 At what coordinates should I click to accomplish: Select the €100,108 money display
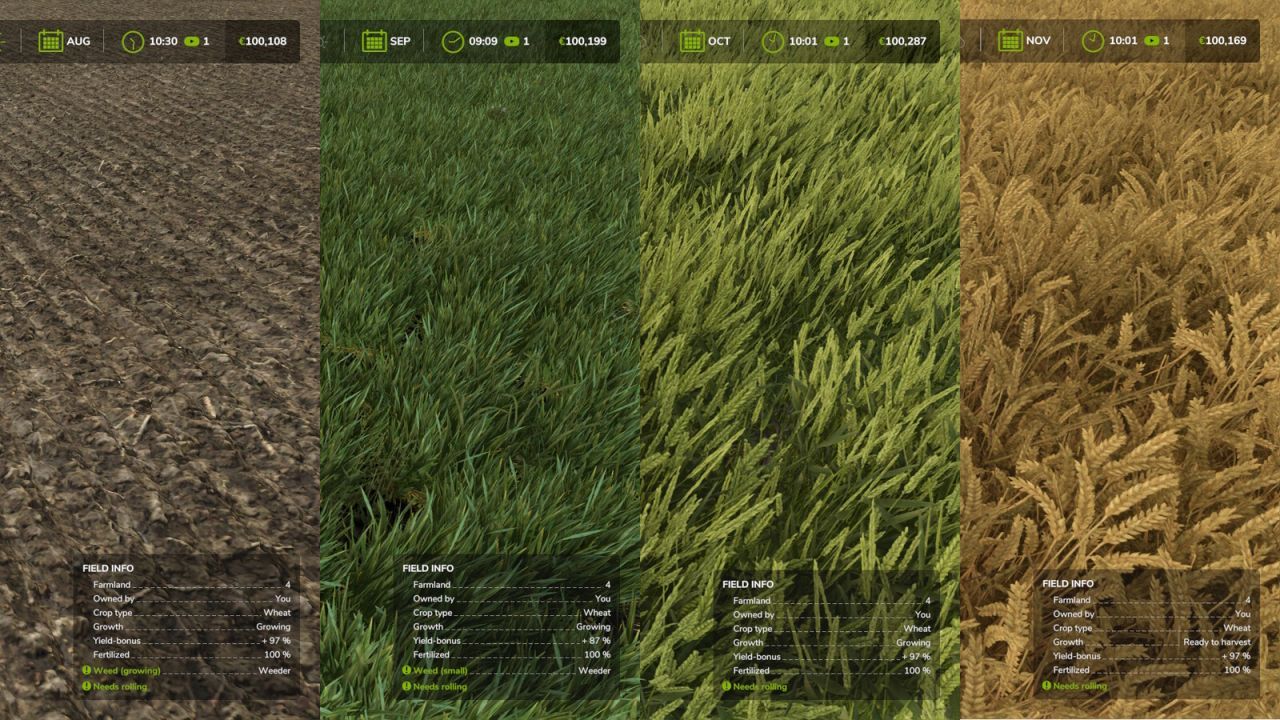click(264, 41)
